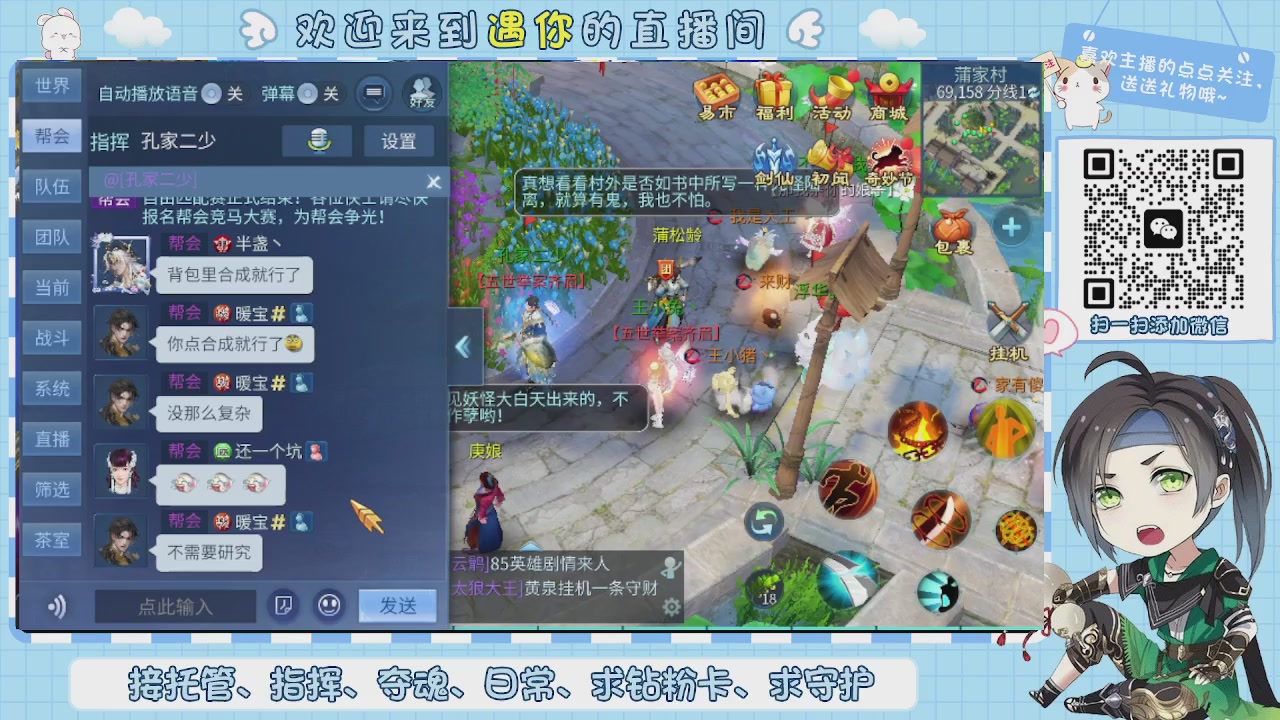
Task: Open the 活动 events horn icon
Action: point(834,90)
